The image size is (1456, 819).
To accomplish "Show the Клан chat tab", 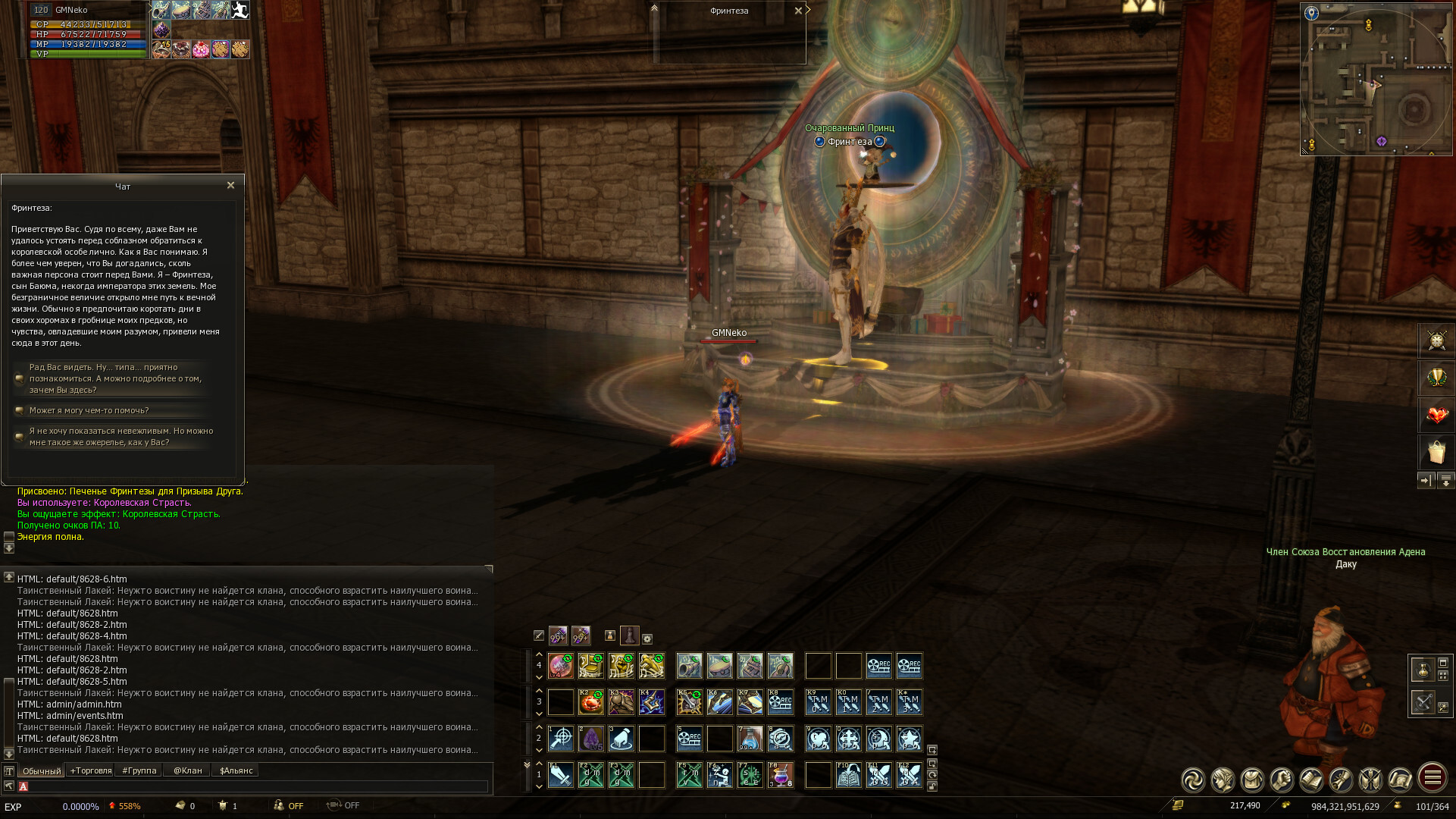I will tap(187, 770).
